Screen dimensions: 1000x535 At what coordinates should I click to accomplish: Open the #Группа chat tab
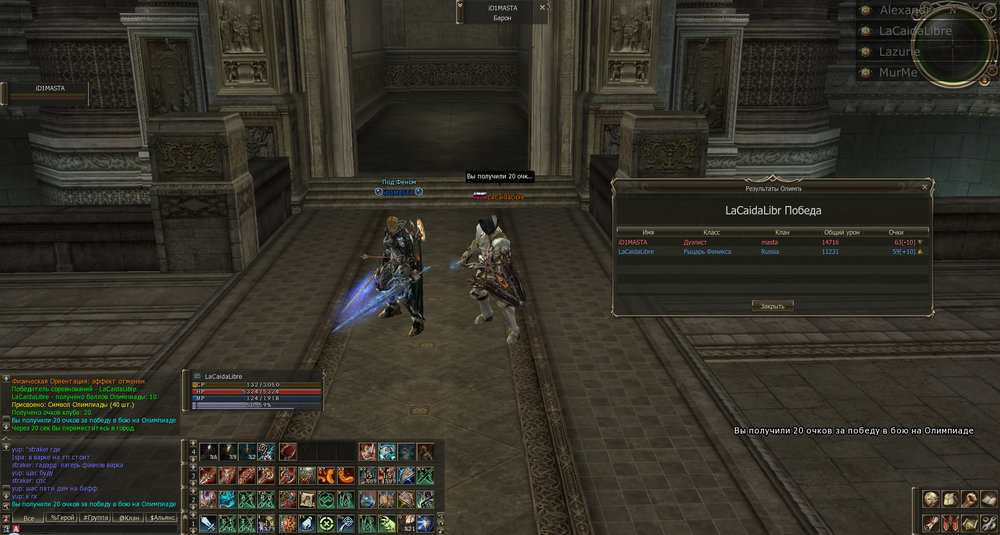[x=96, y=518]
